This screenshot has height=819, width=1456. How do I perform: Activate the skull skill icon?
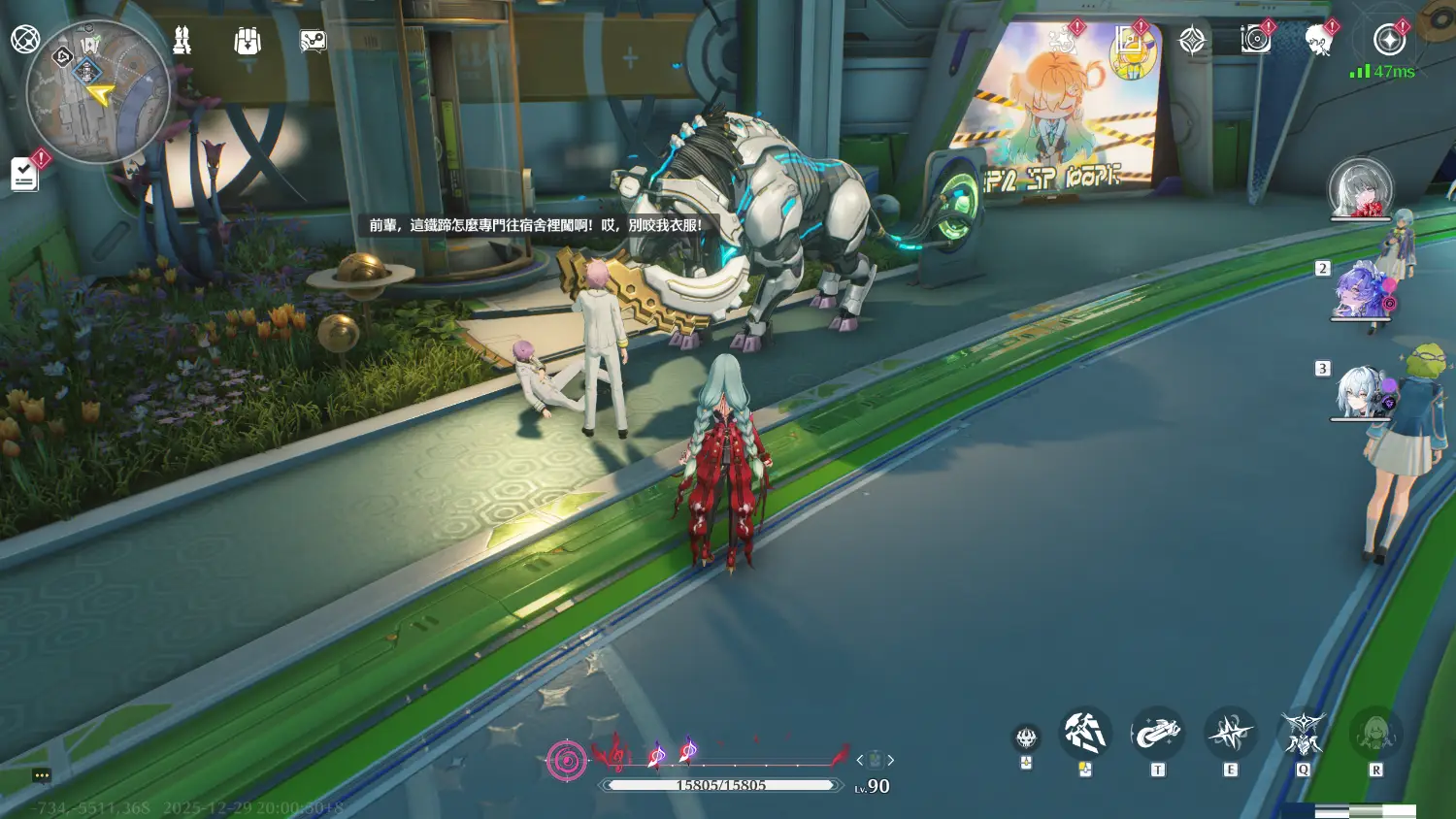1026,738
